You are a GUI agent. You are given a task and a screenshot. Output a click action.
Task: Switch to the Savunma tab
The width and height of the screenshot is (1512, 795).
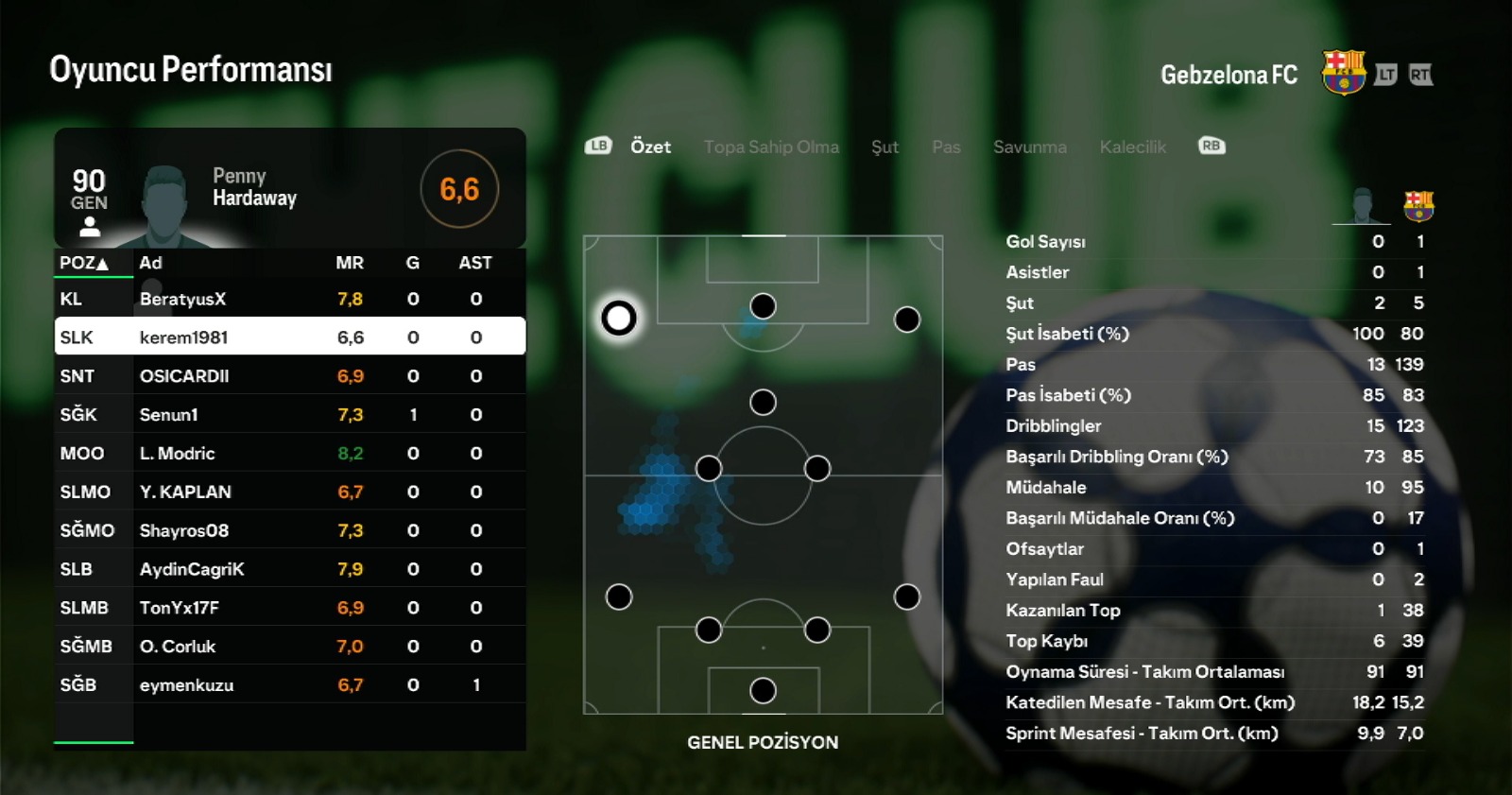pyautogui.click(x=1029, y=147)
